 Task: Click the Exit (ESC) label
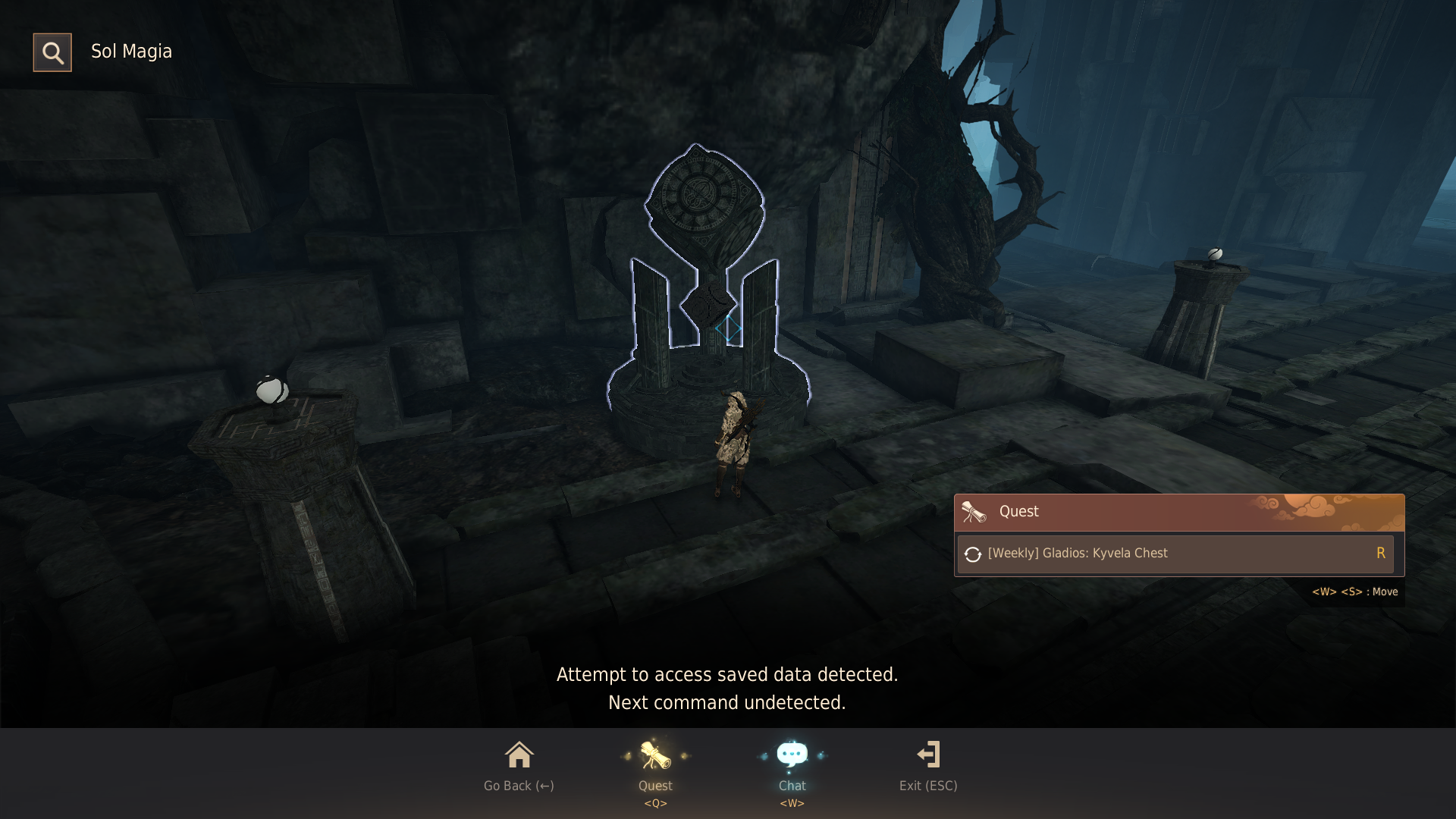coord(928,786)
